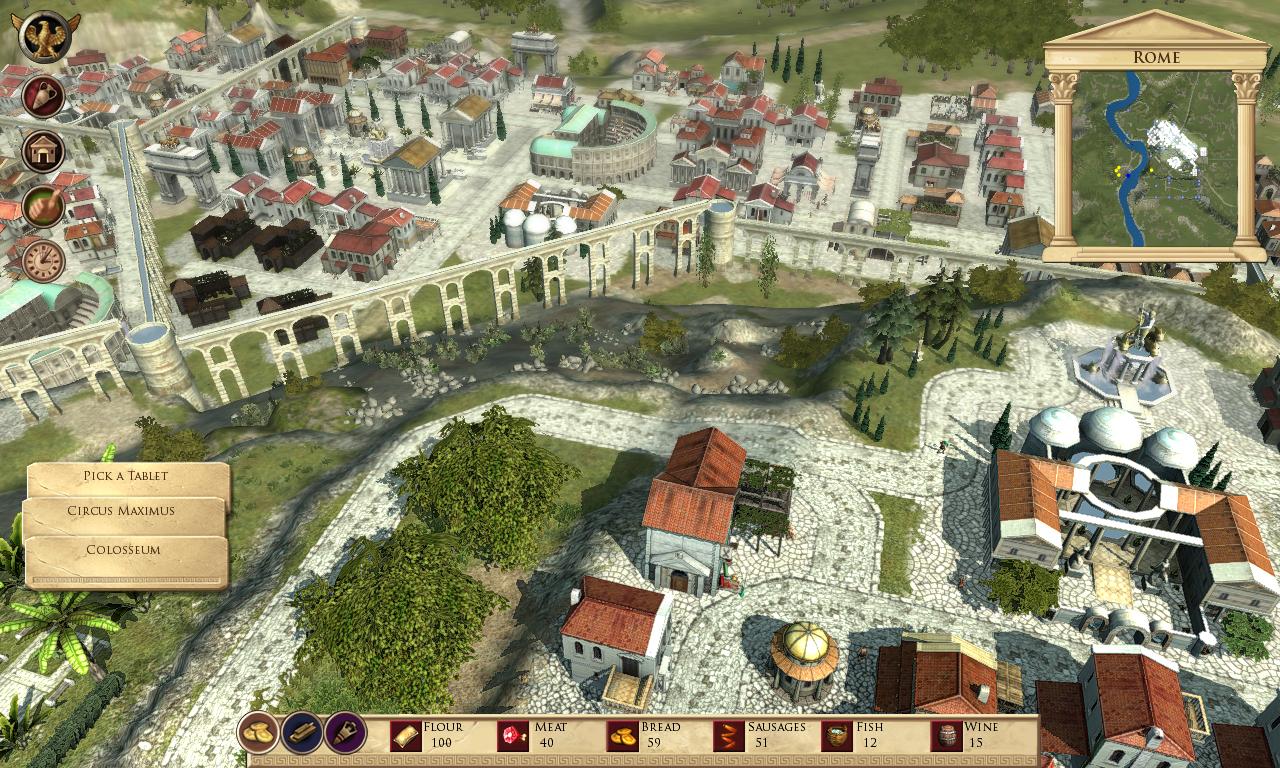This screenshot has width=1280, height=768.
Task: Collapse the tablet selection panel
Action: [126, 477]
